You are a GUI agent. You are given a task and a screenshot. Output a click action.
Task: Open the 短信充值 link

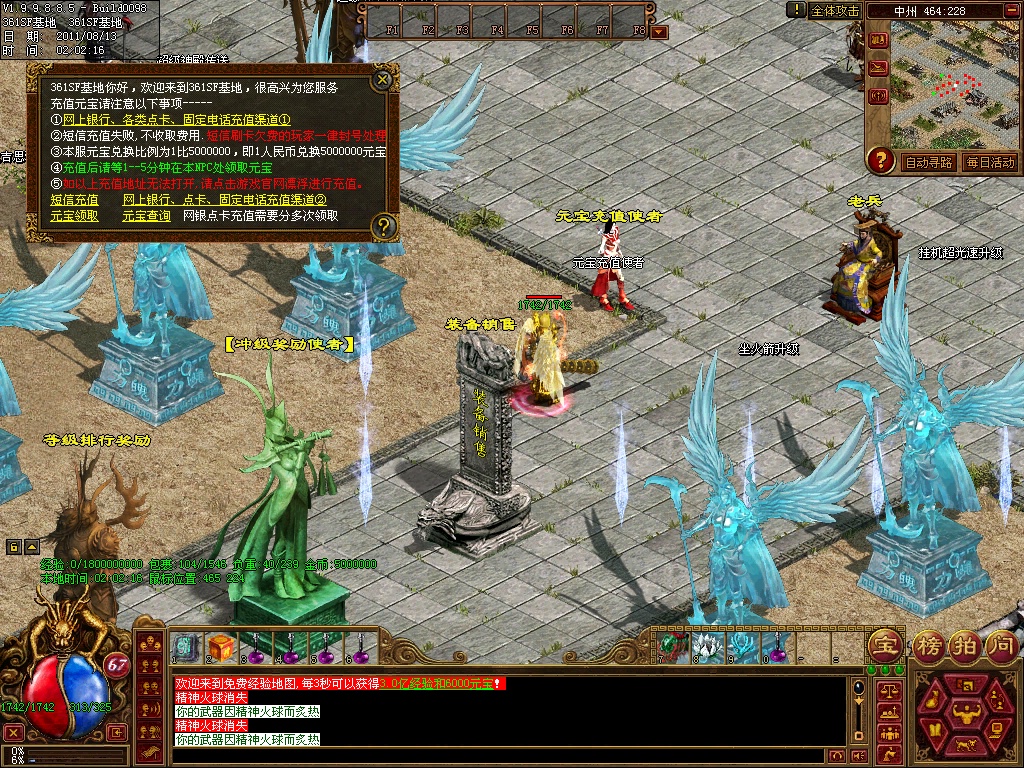[x=75, y=200]
